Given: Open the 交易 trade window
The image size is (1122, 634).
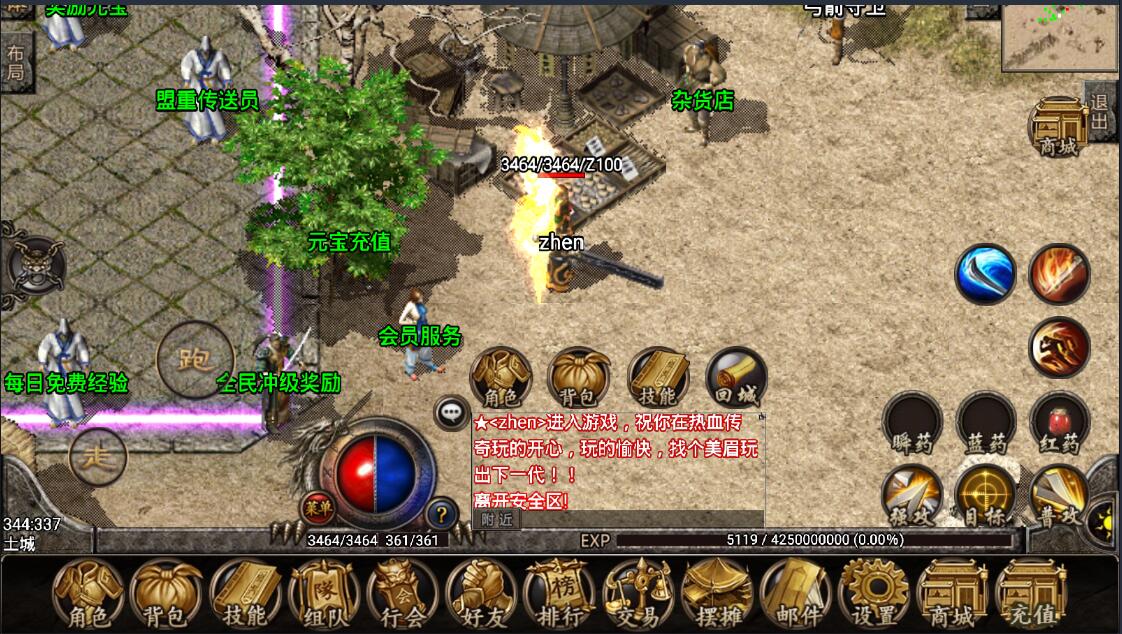Looking at the screenshot, I should tap(637, 594).
